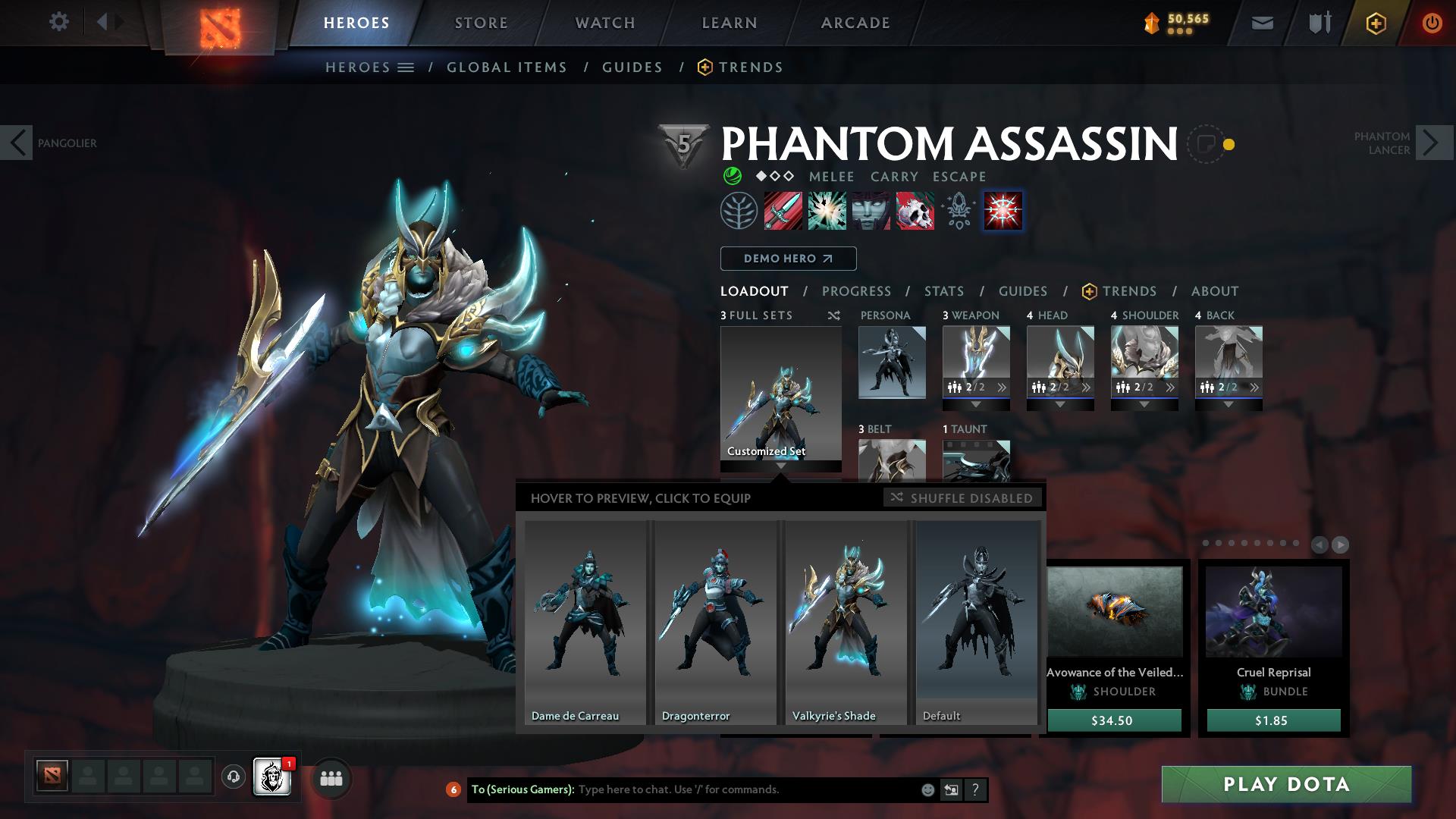Screen dimensions: 1456x819
Task: Toggle the Shuffle Disabled setting
Action: point(963,498)
